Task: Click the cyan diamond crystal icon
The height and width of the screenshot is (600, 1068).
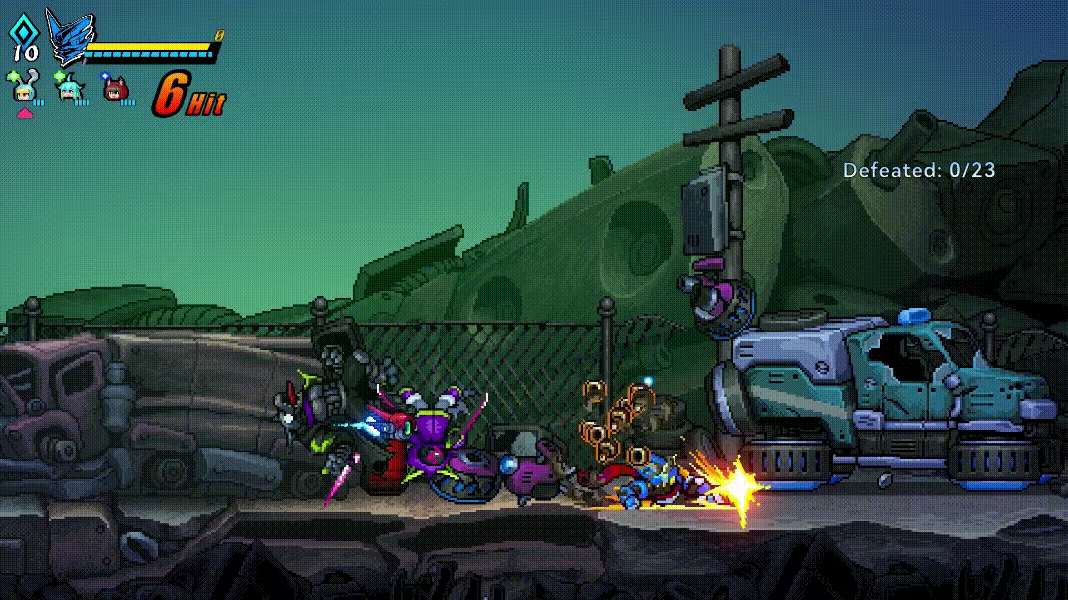Action: point(24,30)
